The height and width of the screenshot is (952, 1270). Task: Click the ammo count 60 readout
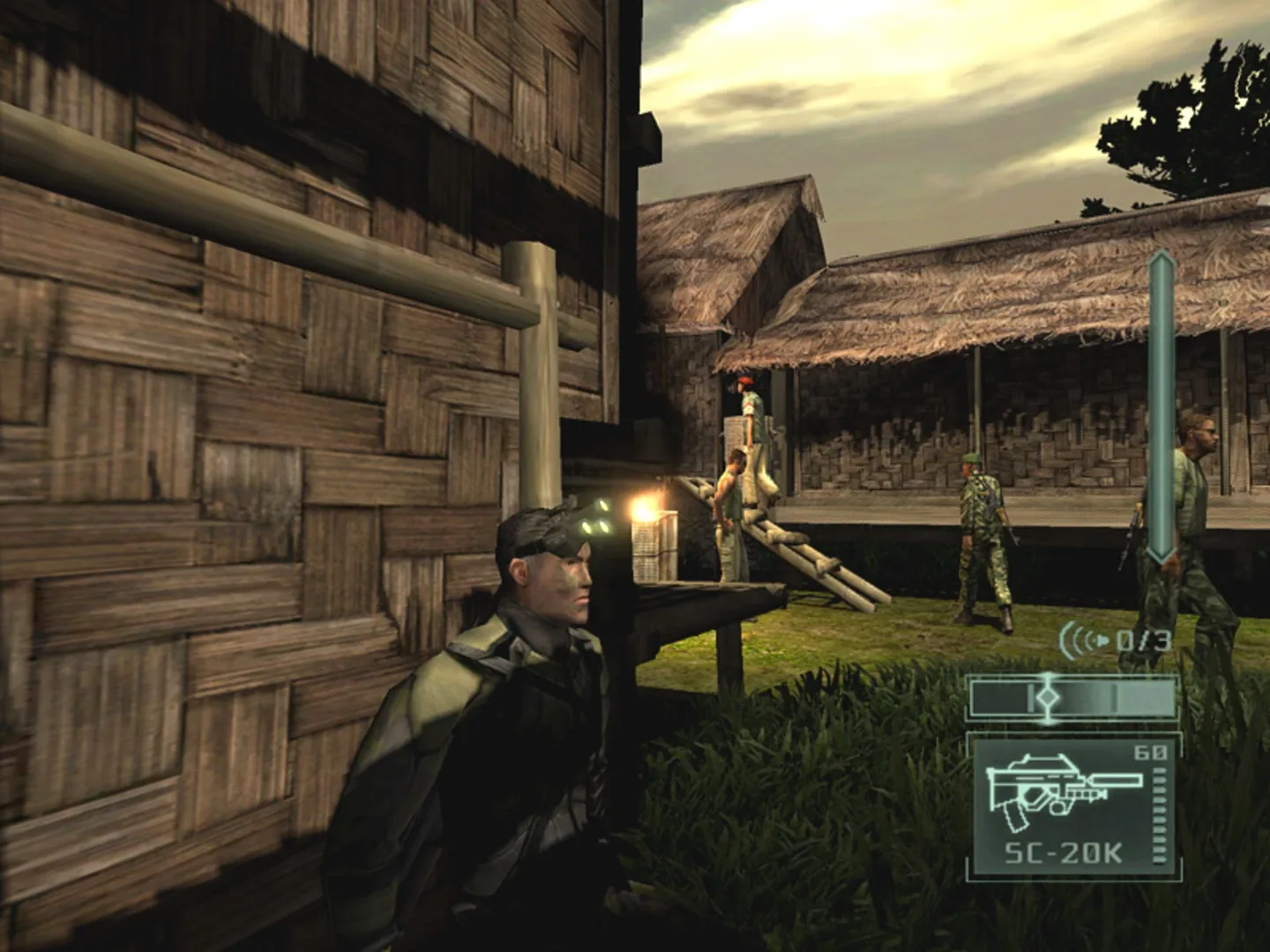point(1151,752)
